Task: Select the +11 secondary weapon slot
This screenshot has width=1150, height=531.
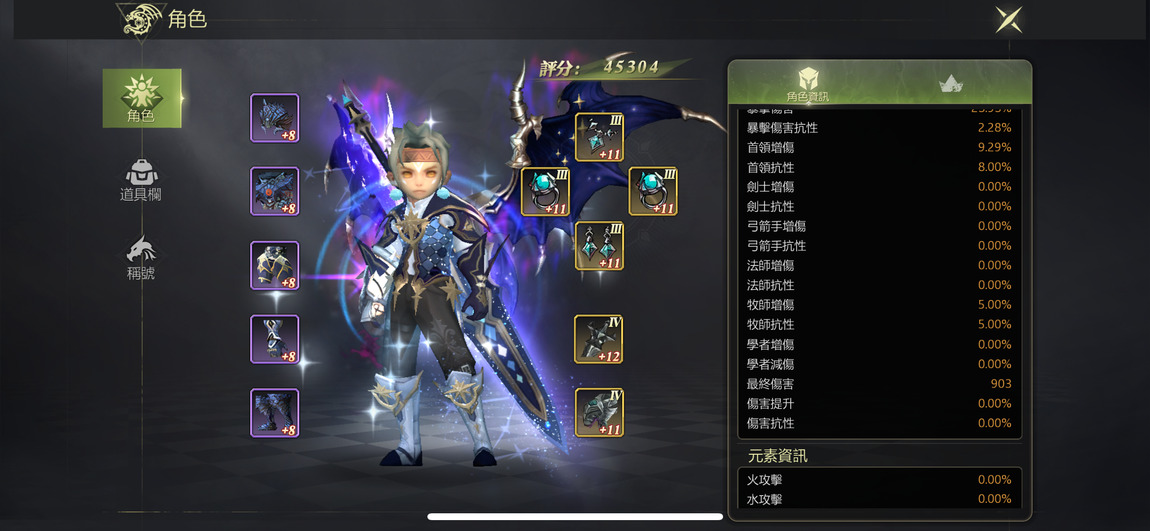Action: pyautogui.click(x=599, y=413)
